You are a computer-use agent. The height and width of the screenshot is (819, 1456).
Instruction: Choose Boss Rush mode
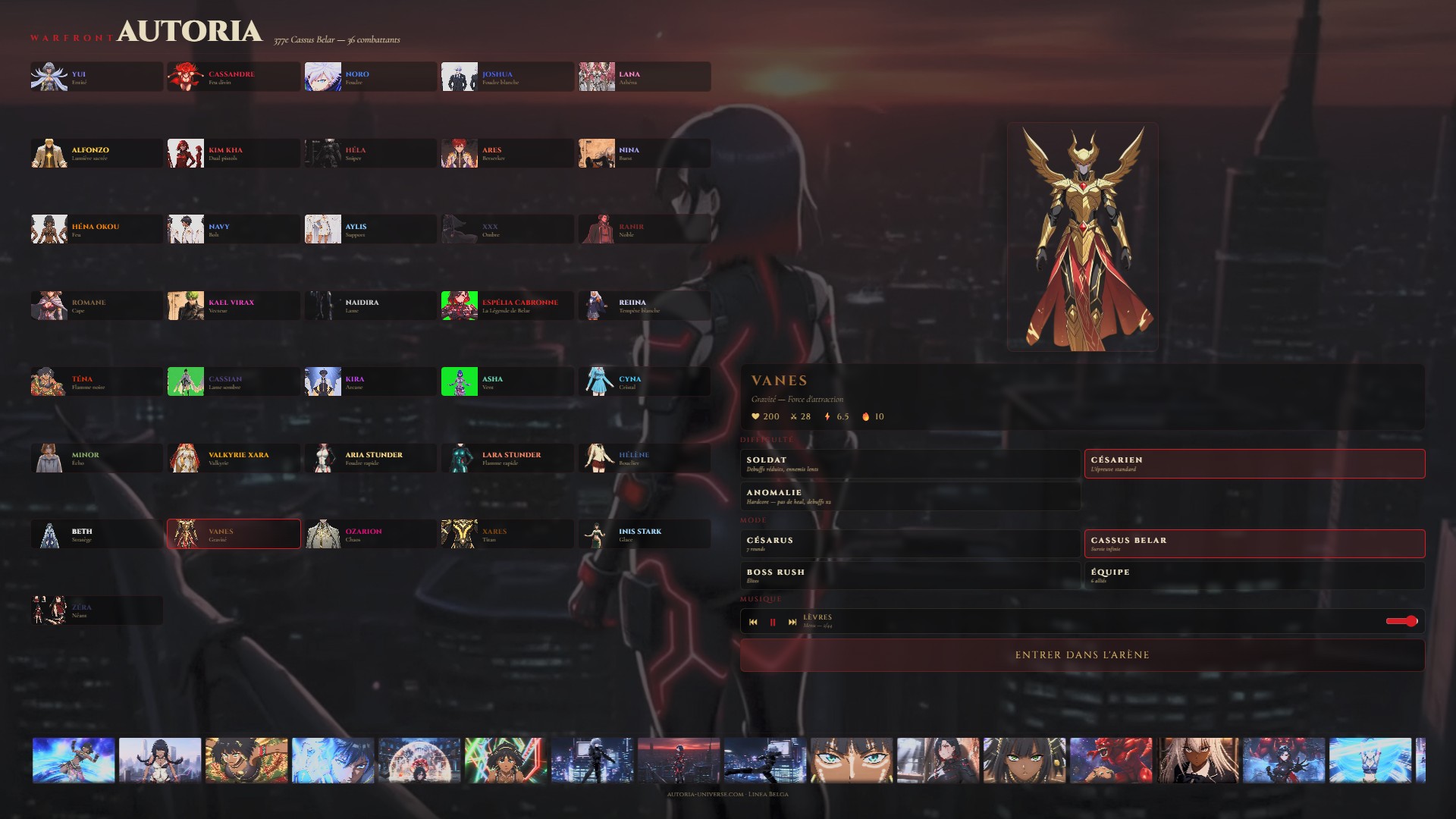(910, 576)
